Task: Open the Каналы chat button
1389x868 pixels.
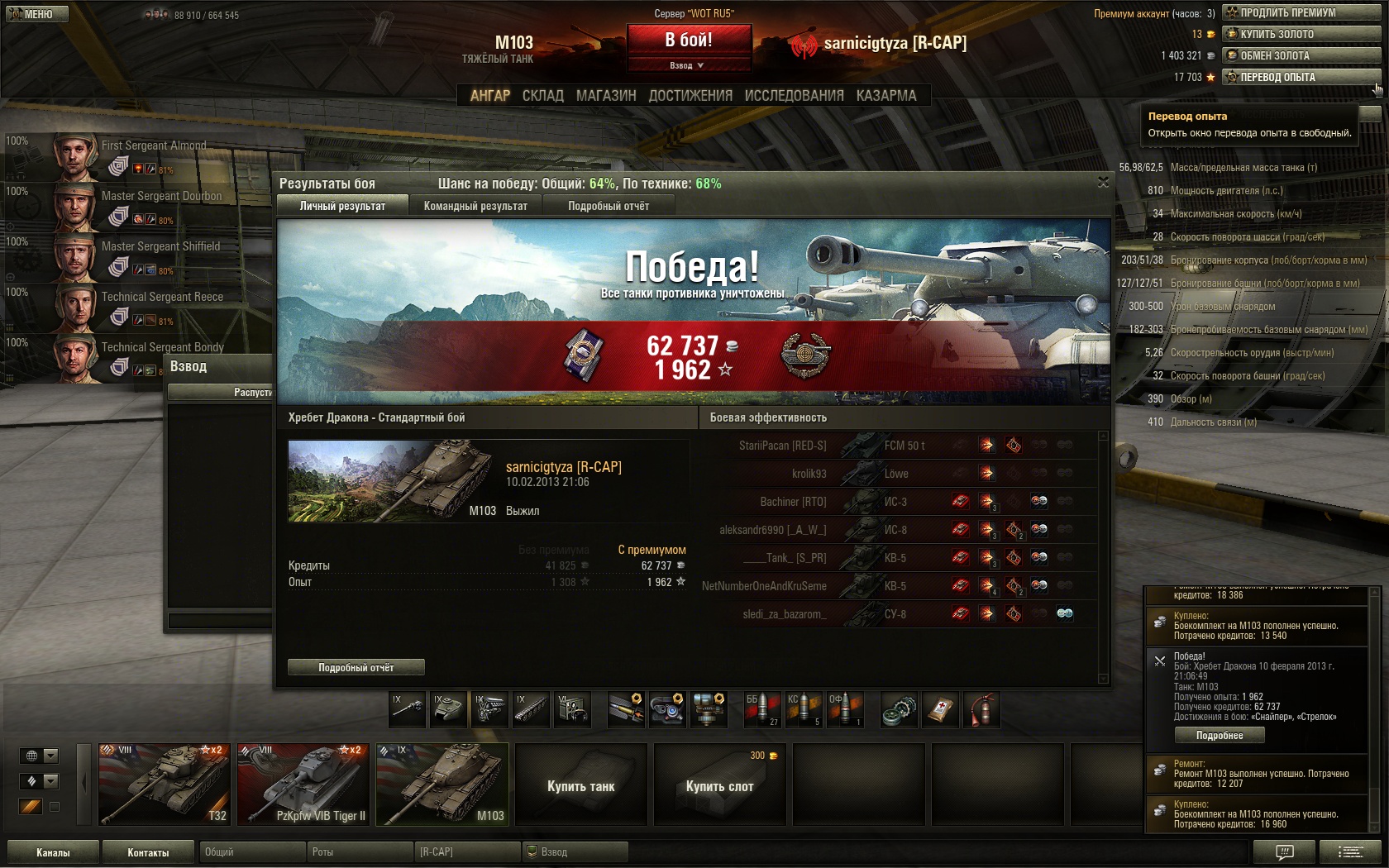Action: point(53,852)
